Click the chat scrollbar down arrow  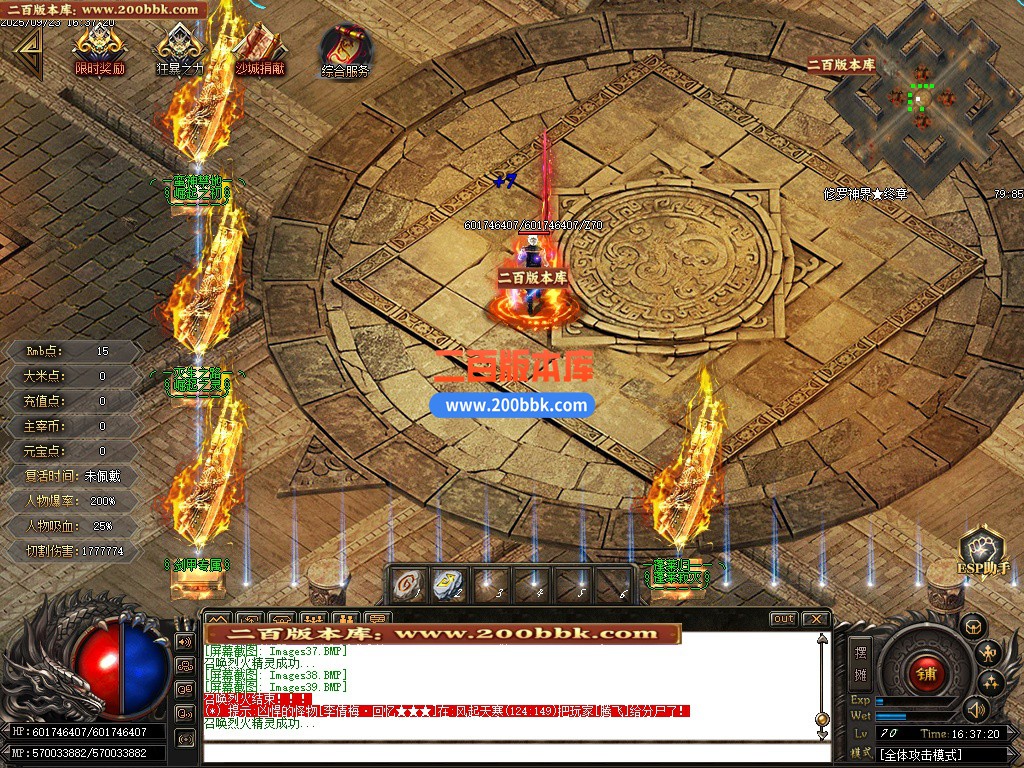pyautogui.click(x=821, y=733)
